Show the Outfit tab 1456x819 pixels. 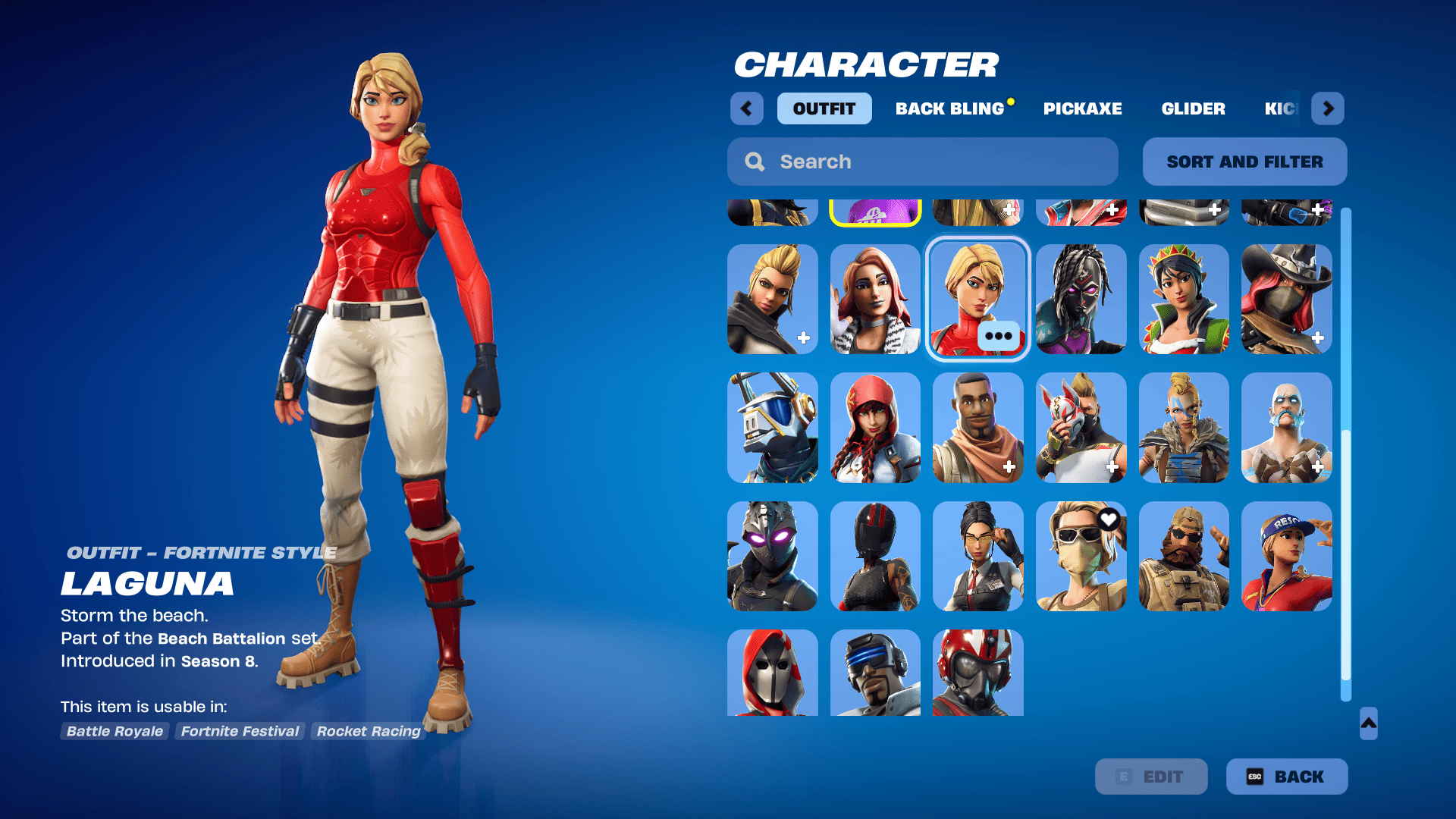[824, 108]
